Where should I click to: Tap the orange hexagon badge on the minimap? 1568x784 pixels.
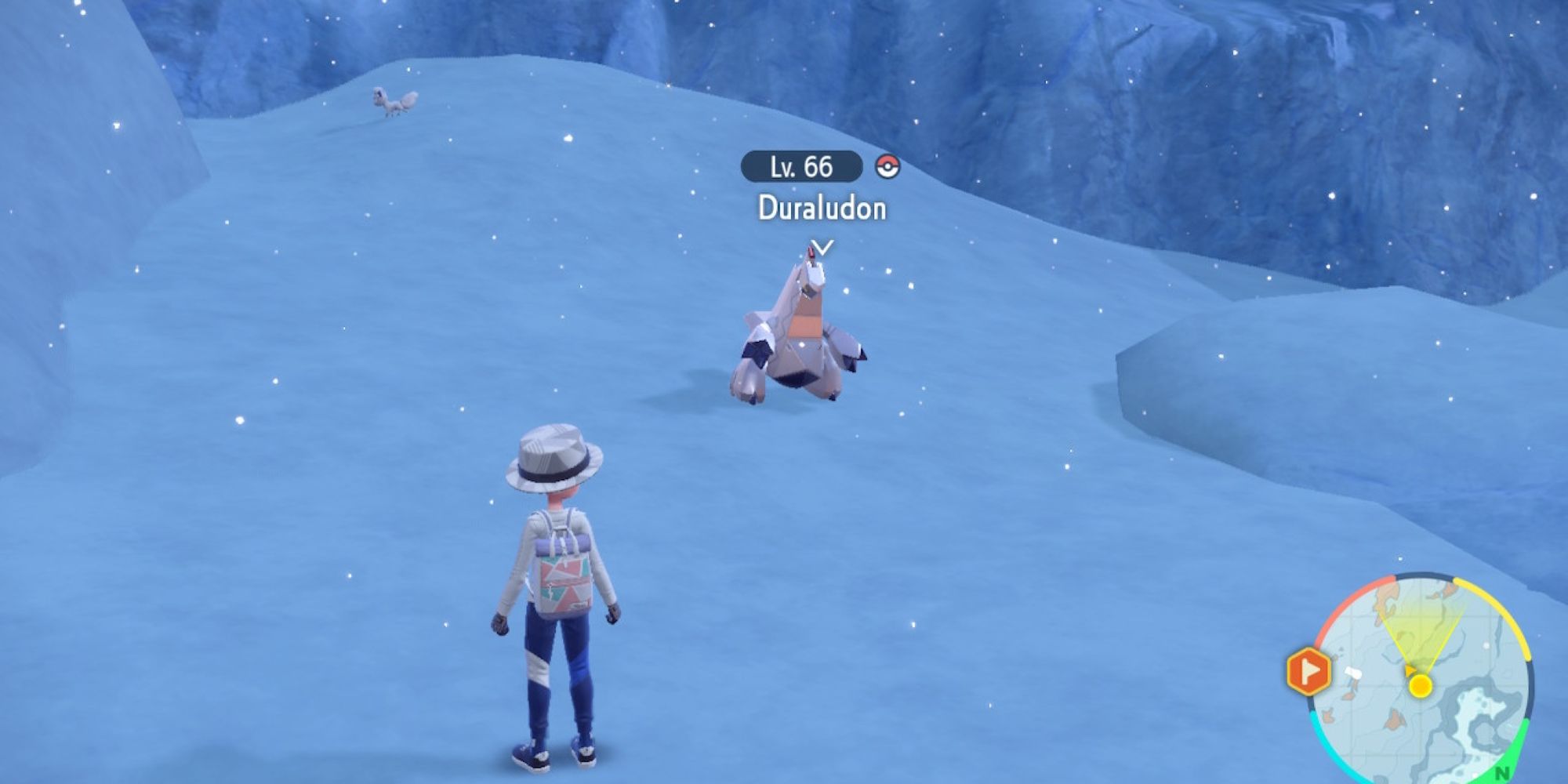[x=1309, y=670]
